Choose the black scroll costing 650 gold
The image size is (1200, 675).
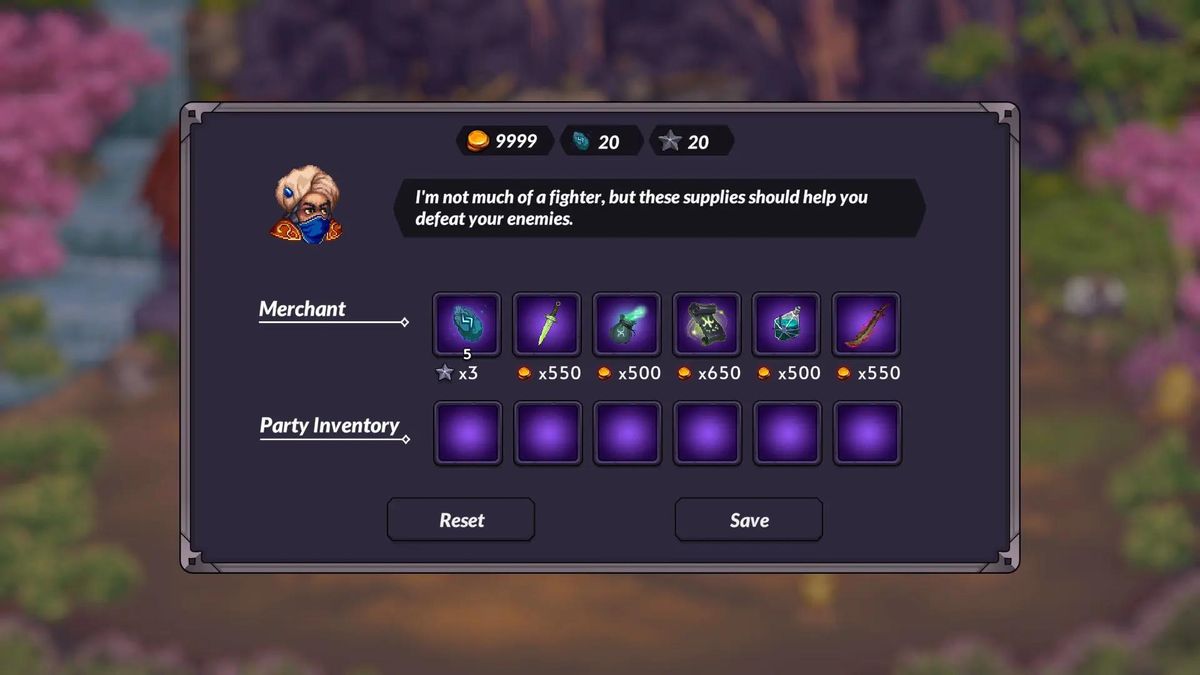[707, 324]
